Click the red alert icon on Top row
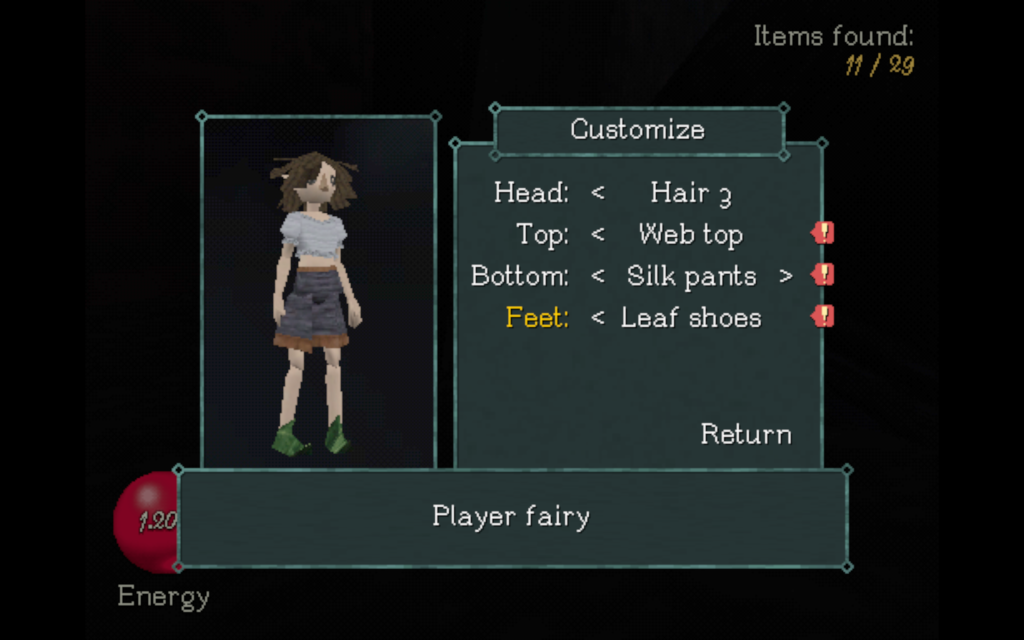The image size is (1024, 640). coord(823,234)
